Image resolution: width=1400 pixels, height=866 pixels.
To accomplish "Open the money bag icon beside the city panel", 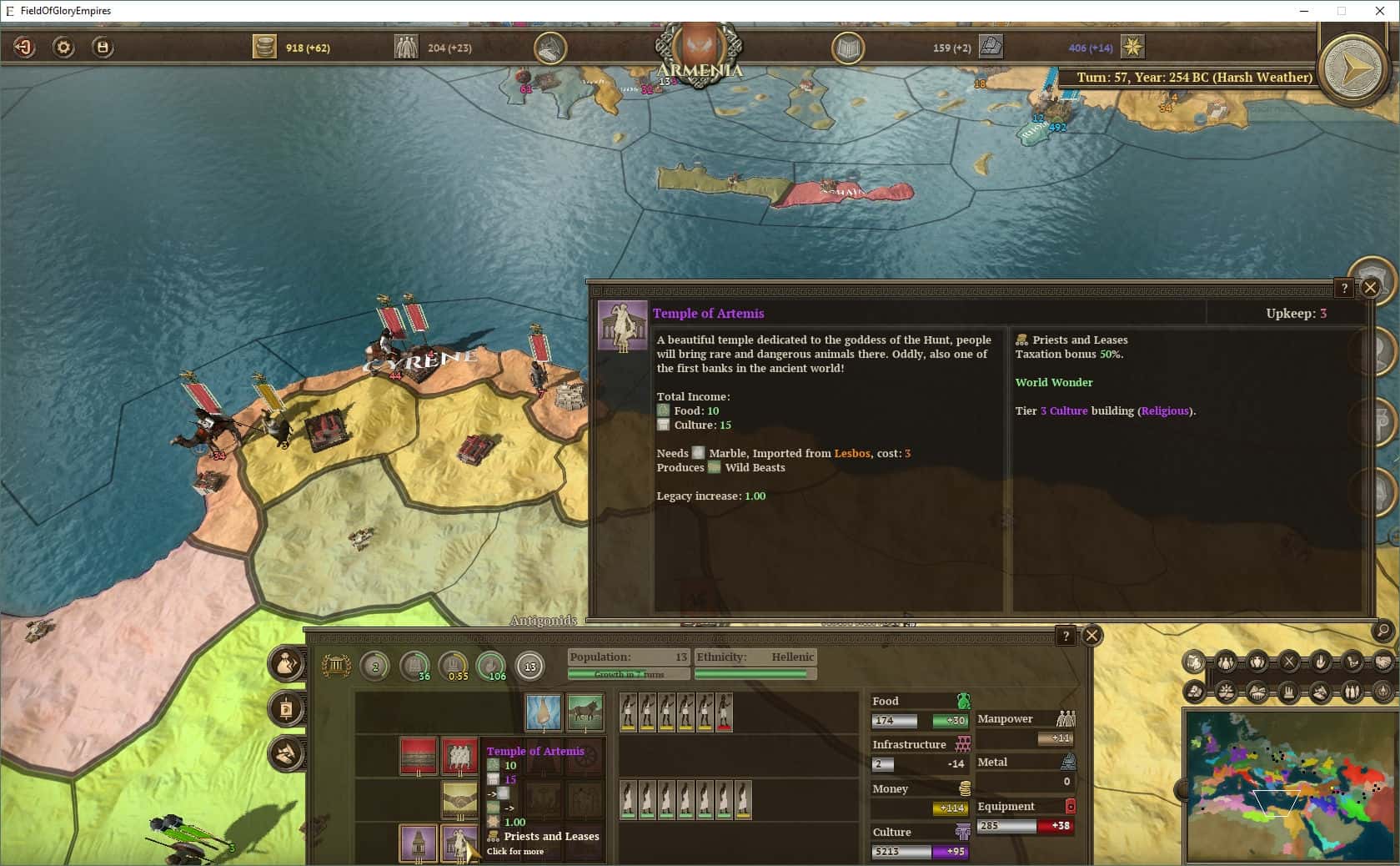I will click(x=284, y=665).
